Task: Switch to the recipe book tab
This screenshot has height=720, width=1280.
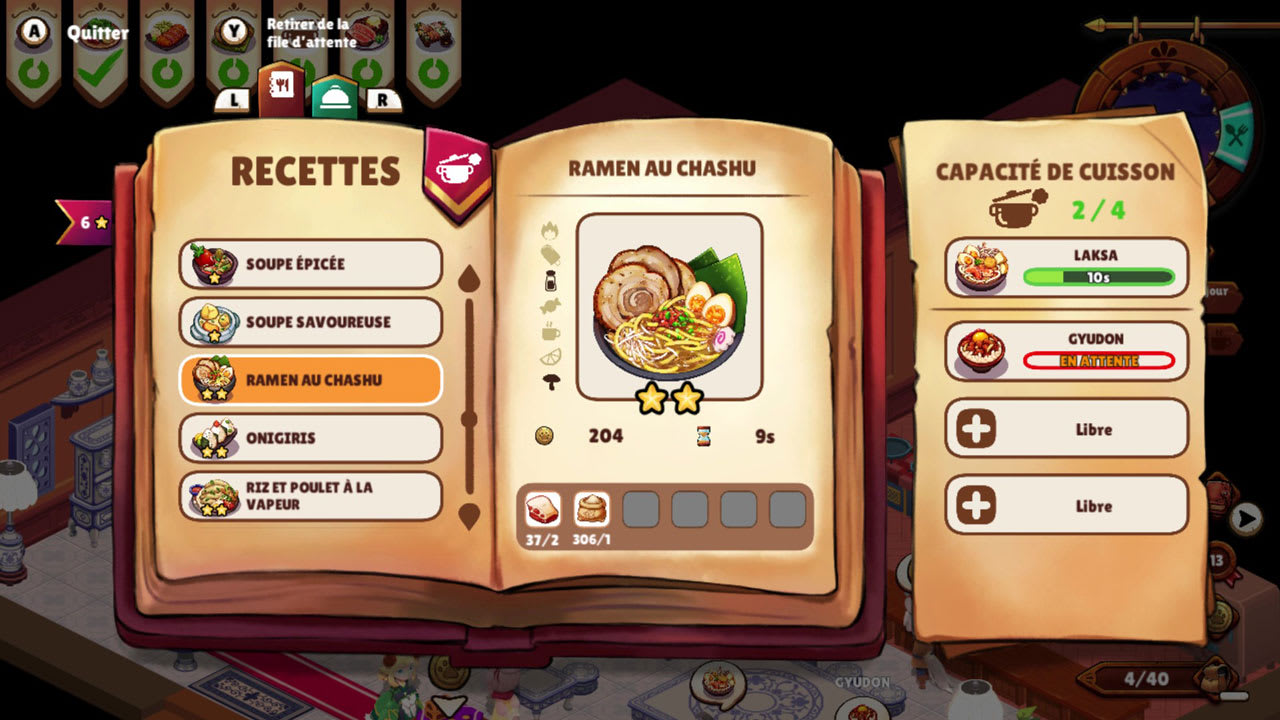Action: (x=281, y=92)
